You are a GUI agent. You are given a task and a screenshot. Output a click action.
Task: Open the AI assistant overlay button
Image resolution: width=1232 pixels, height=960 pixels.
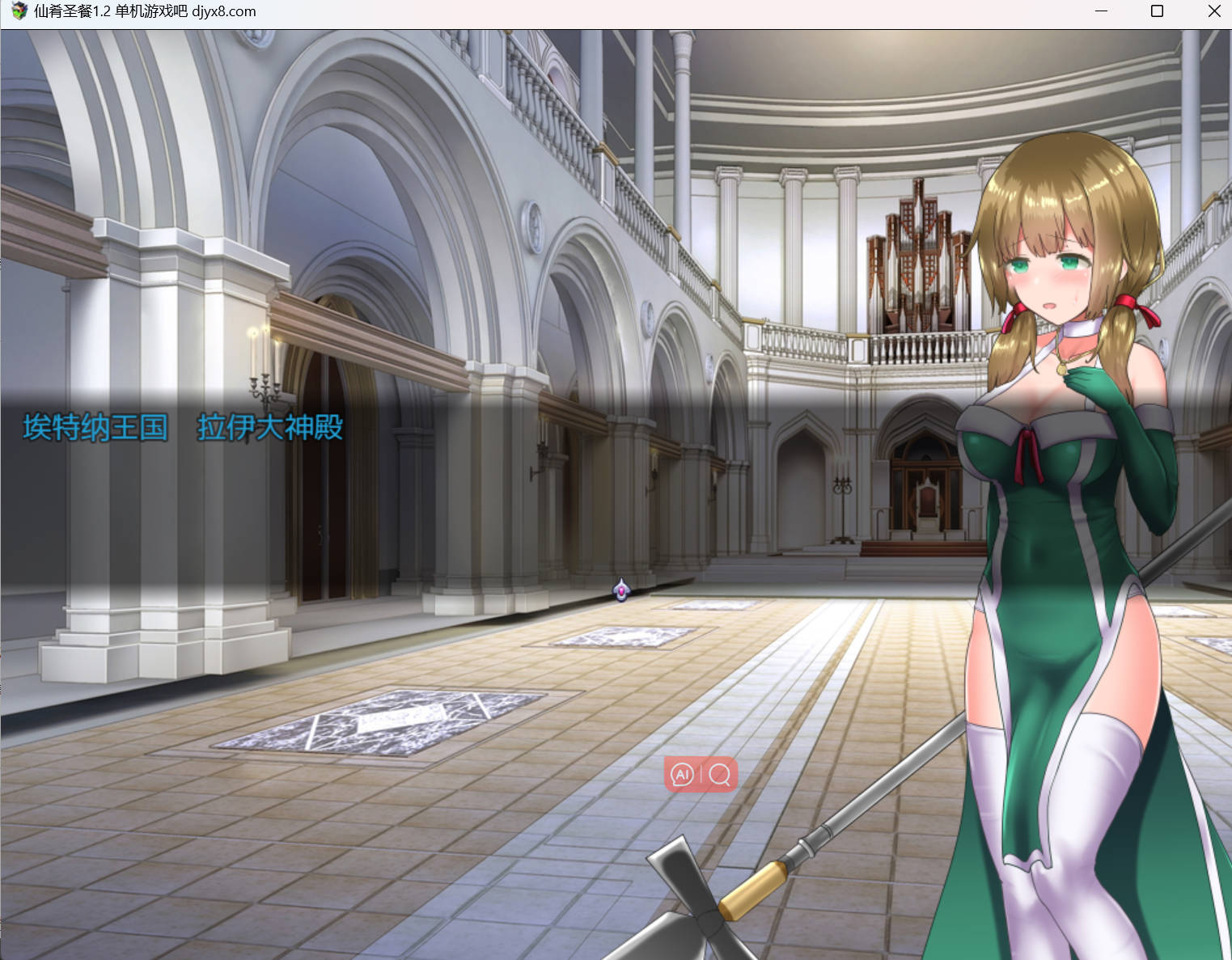coord(683,774)
